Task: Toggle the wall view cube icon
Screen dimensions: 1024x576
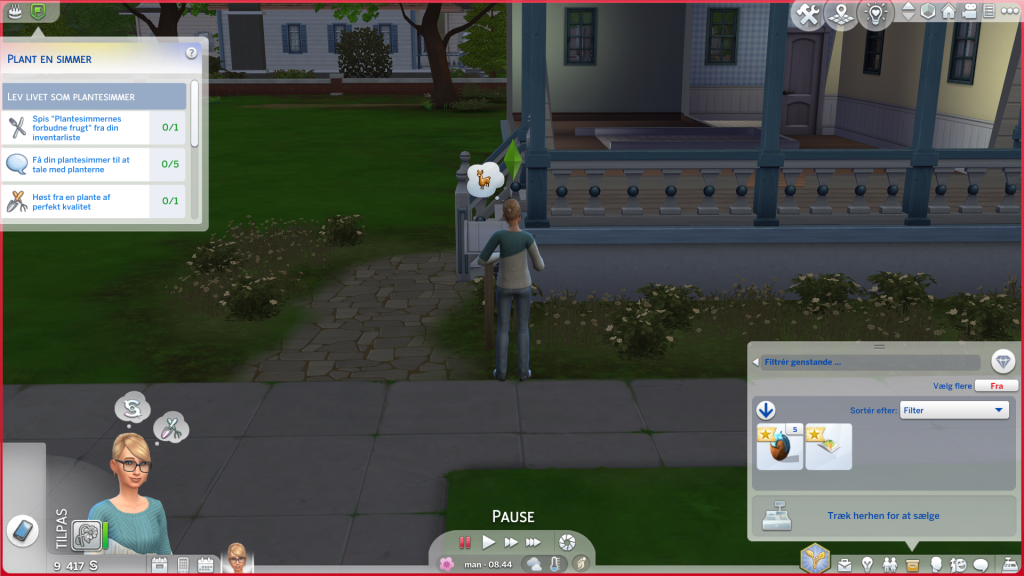Action: pyautogui.click(x=928, y=12)
